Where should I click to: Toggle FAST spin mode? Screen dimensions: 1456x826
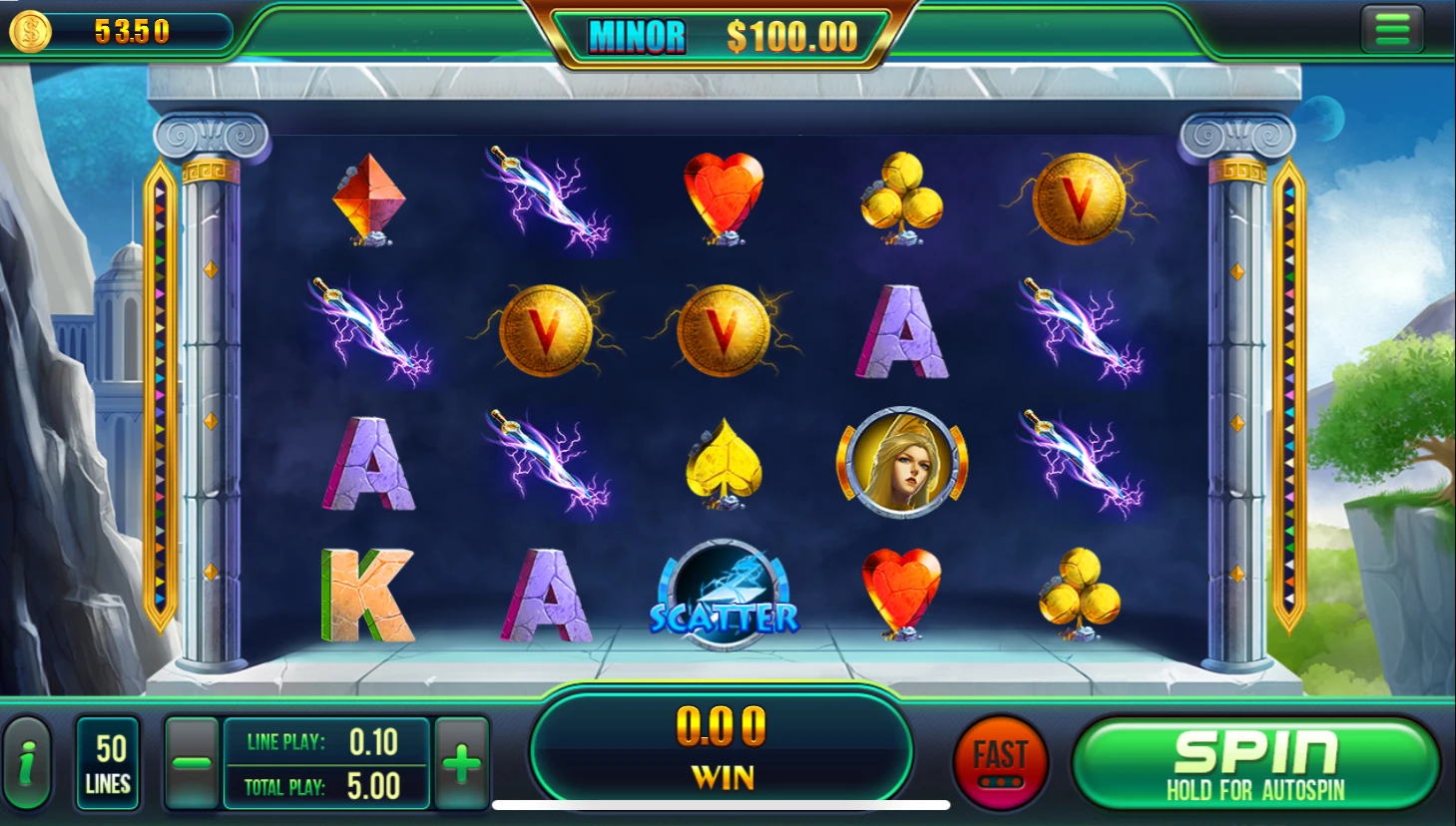[x=1001, y=760]
